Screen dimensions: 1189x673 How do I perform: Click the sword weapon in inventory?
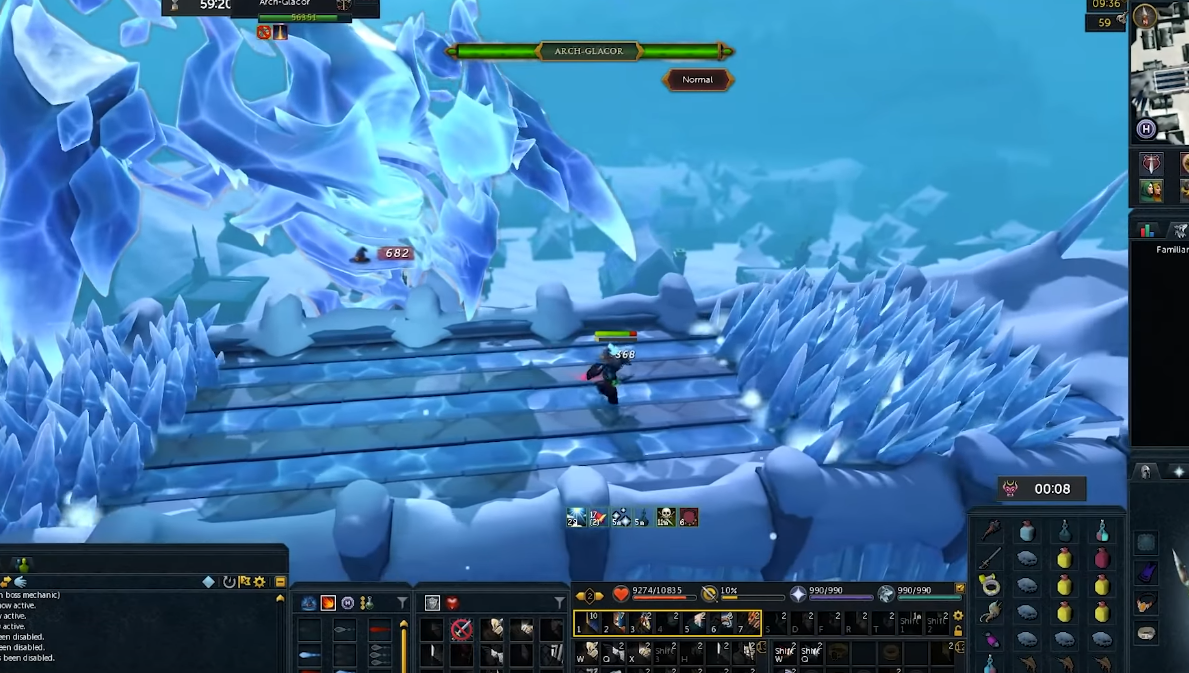tap(990, 558)
